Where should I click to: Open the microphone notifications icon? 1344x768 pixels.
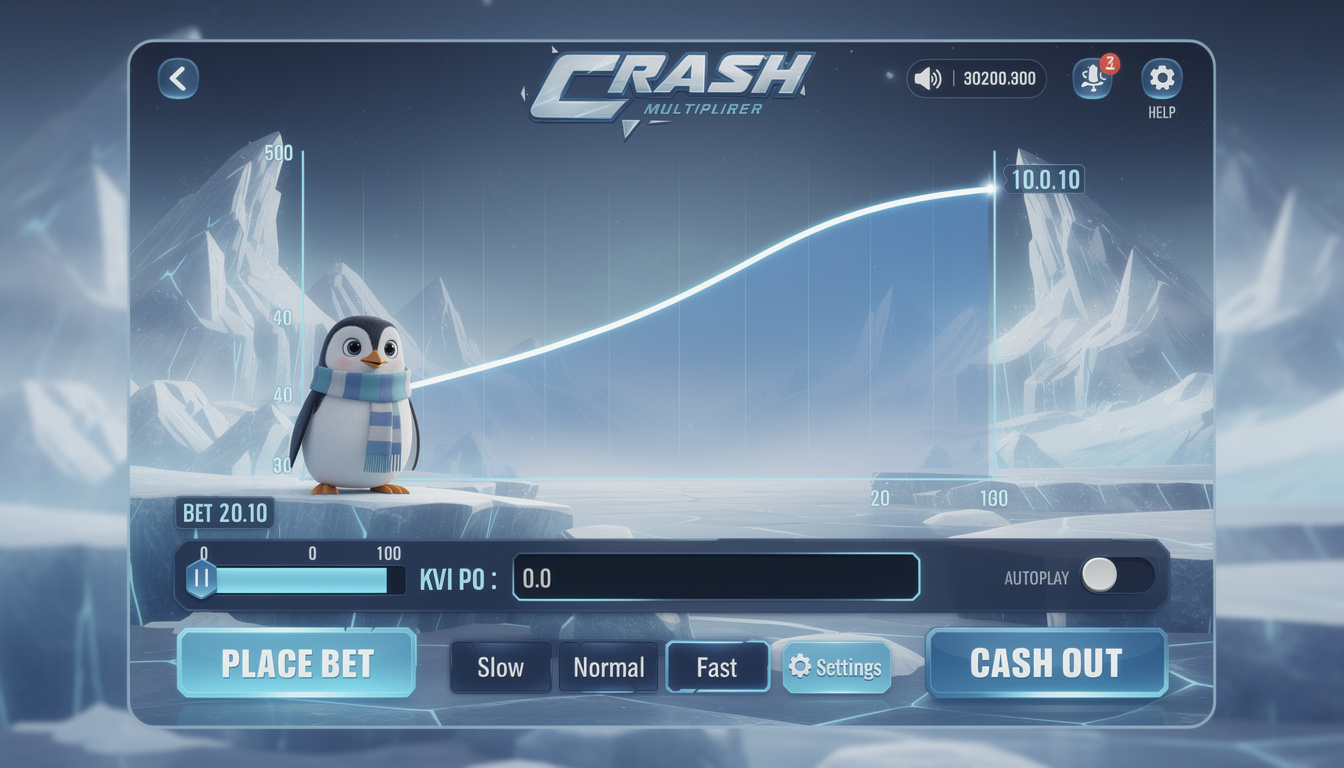point(1092,79)
